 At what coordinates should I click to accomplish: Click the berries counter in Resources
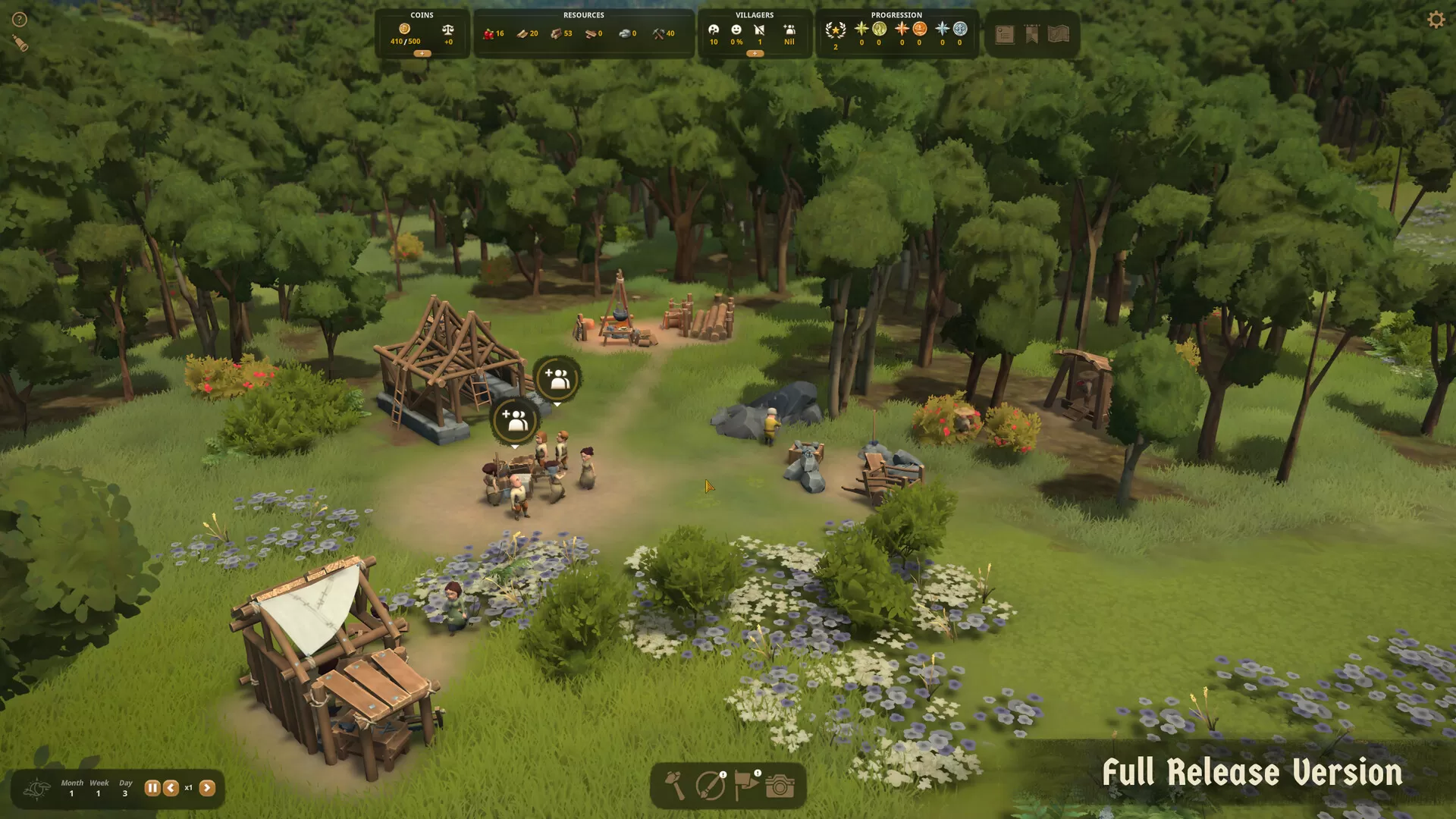(494, 33)
